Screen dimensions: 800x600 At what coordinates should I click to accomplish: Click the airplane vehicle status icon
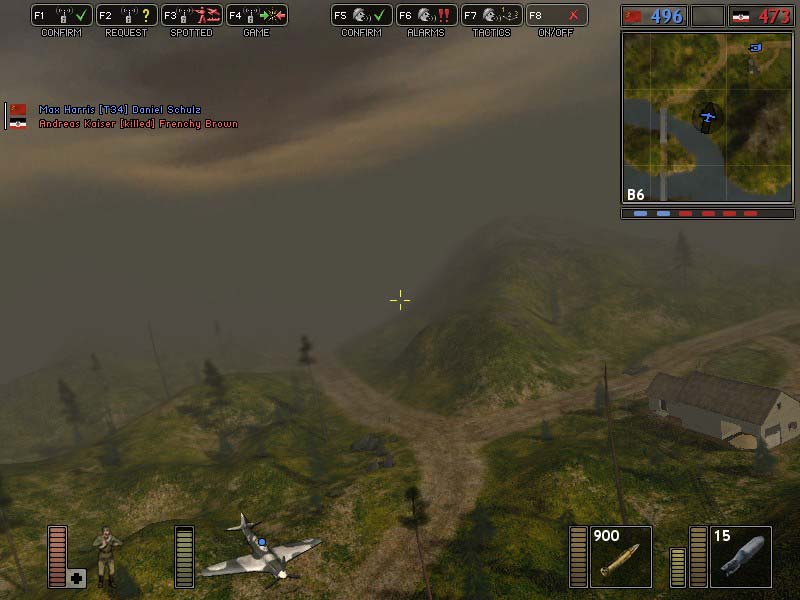click(x=258, y=550)
